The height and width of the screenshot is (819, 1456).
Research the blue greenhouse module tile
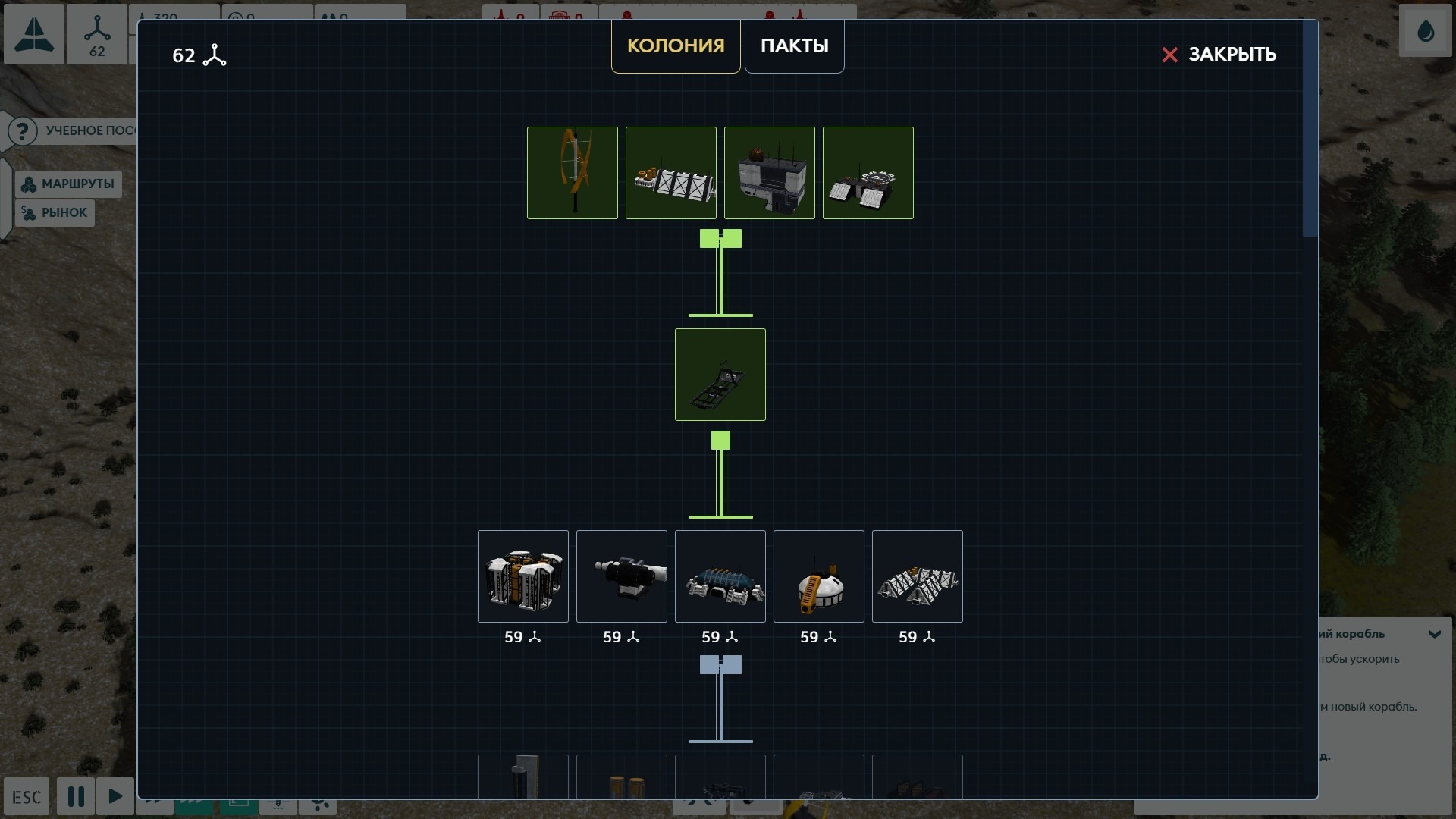(720, 576)
